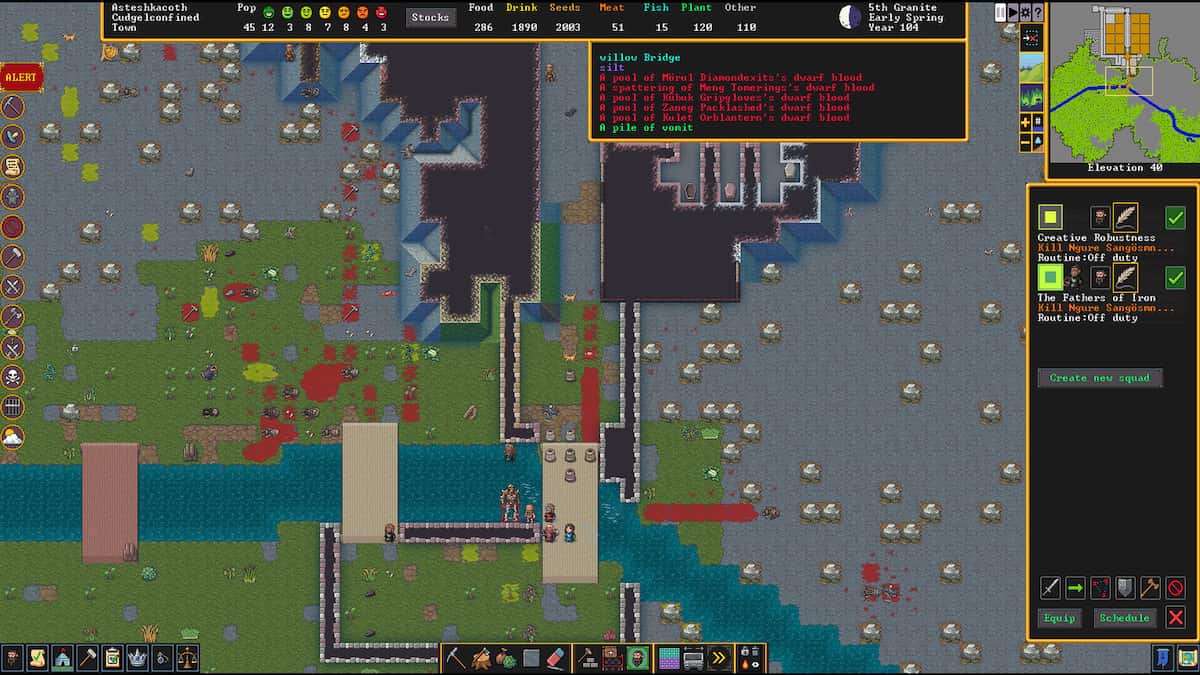Create a new squad

(x=1100, y=378)
